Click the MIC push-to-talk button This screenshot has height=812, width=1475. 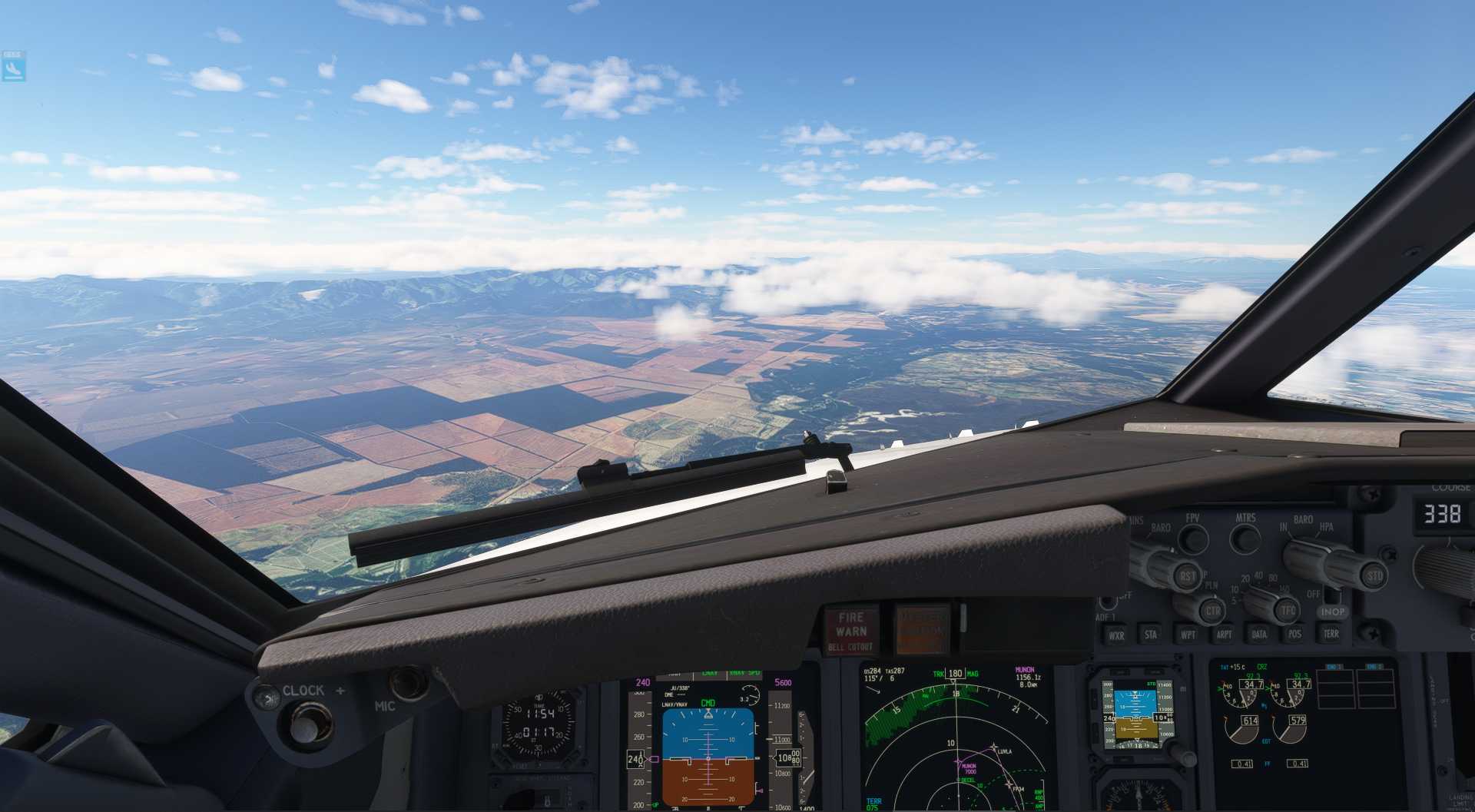tap(407, 682)
